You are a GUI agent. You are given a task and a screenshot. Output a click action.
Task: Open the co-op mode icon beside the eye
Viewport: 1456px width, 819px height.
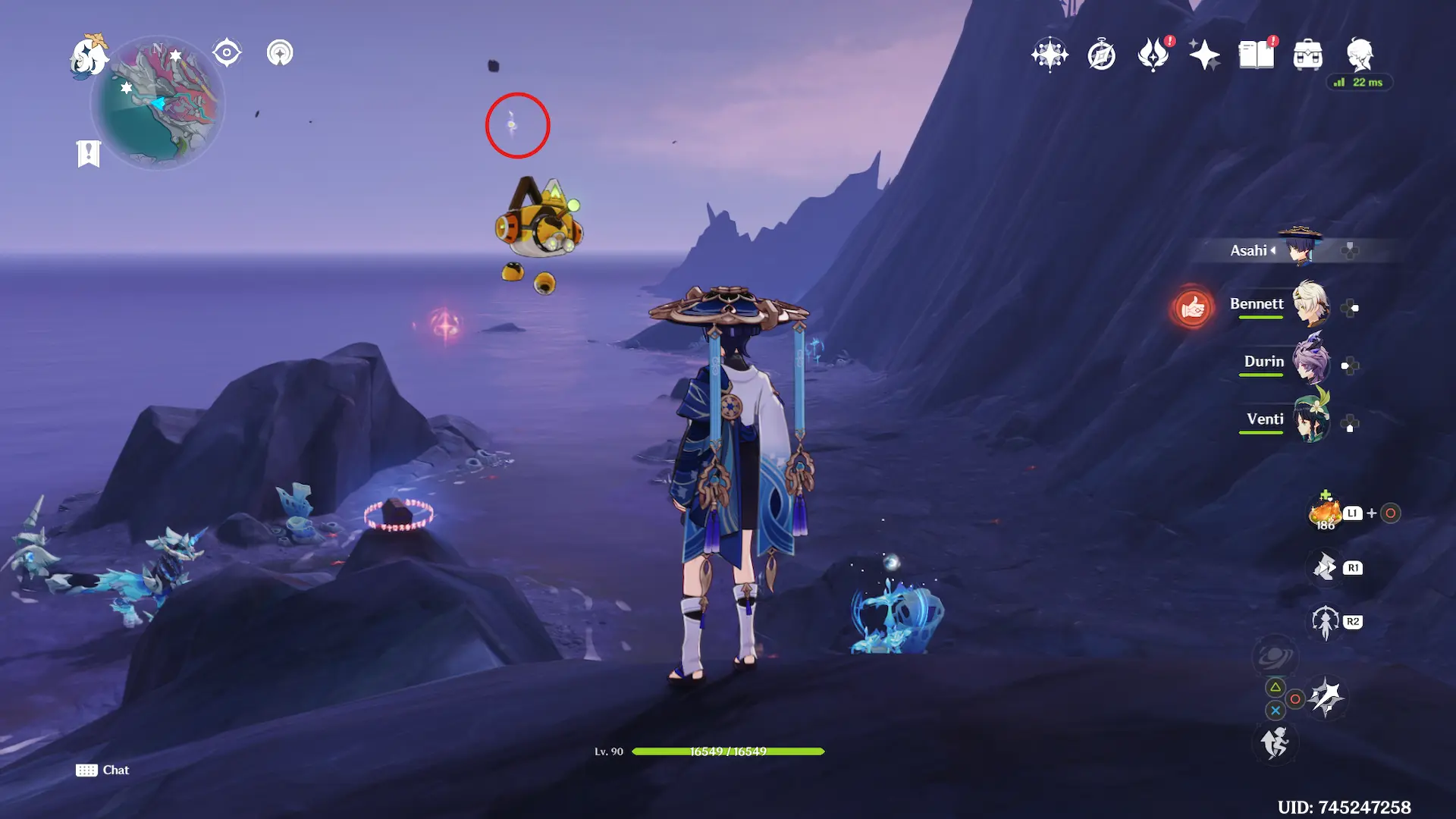pos(280,53)
